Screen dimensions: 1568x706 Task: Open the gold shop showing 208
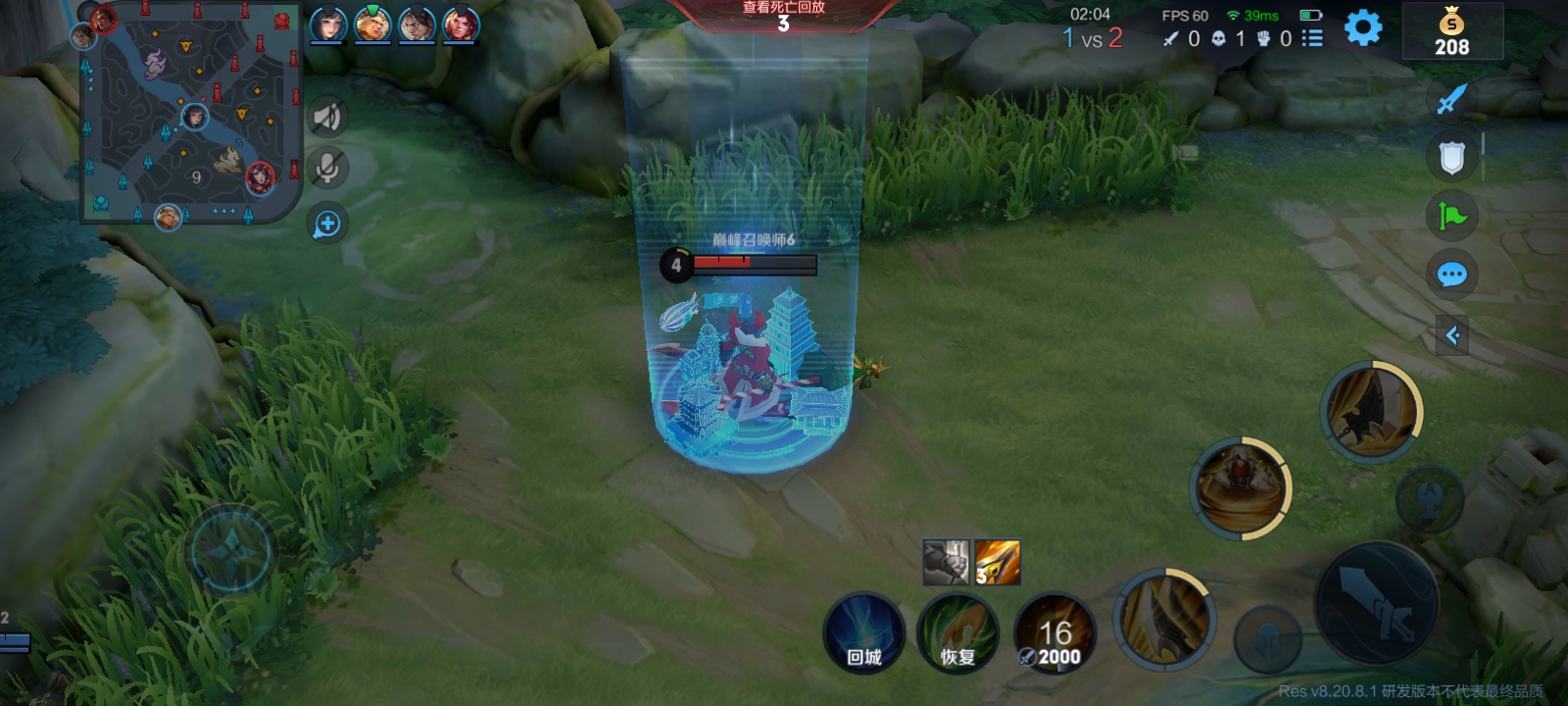(1451, 32)
